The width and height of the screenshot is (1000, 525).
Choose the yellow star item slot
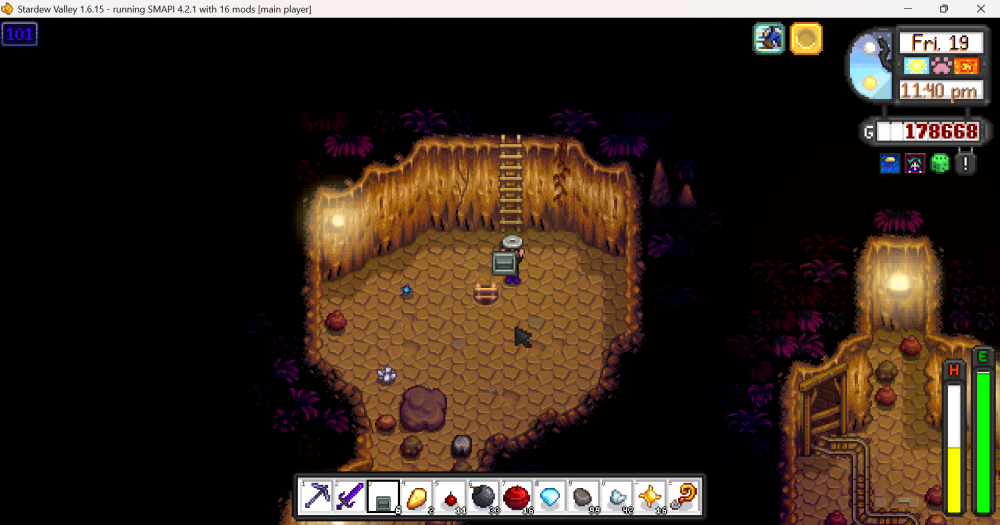coord(649,496)
